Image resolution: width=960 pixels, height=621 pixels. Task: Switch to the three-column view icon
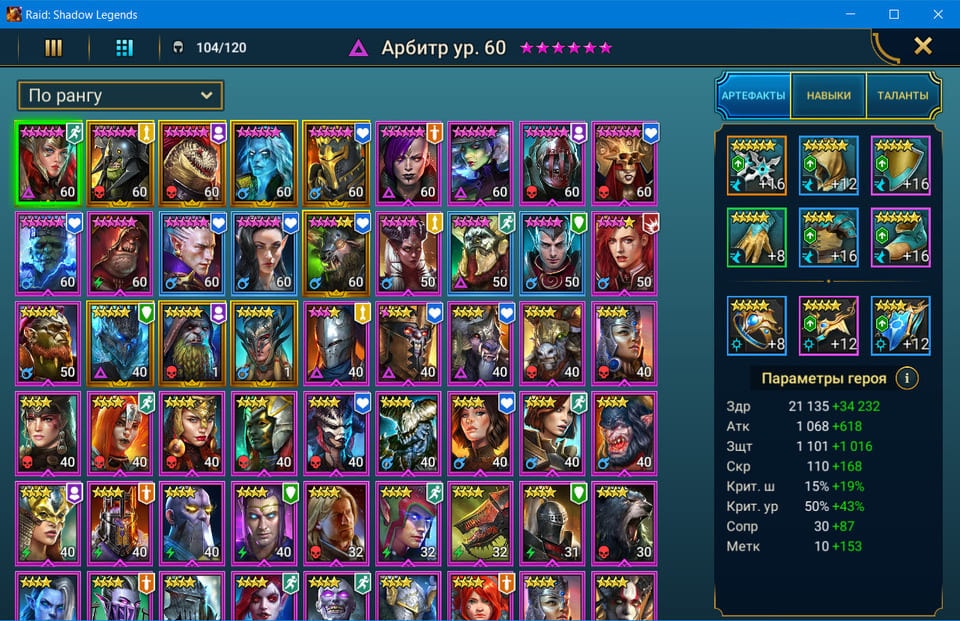[x=54, y=47]
